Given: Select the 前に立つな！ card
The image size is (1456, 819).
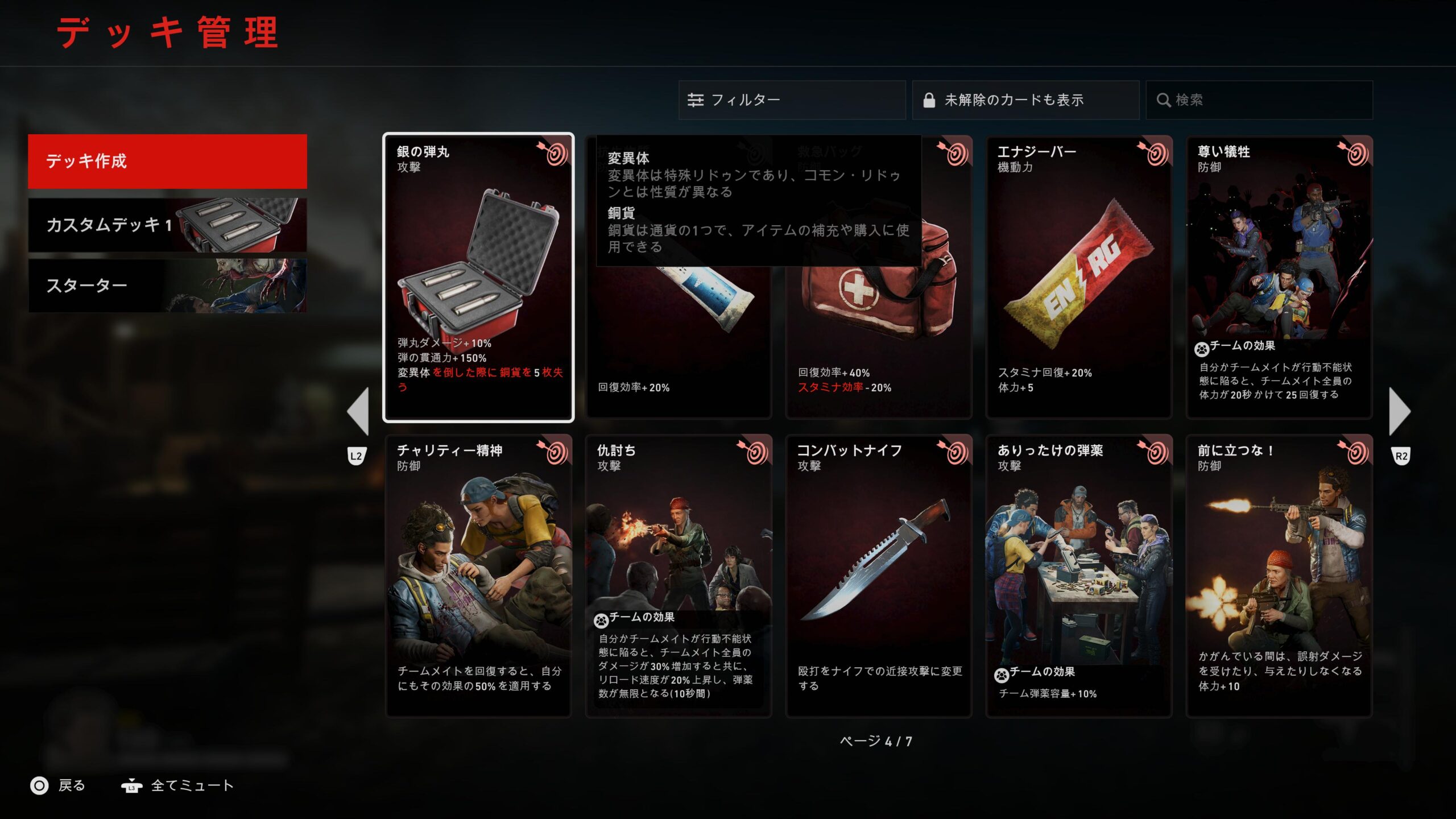Looking at the screenshot, I should click(1279, 576).
